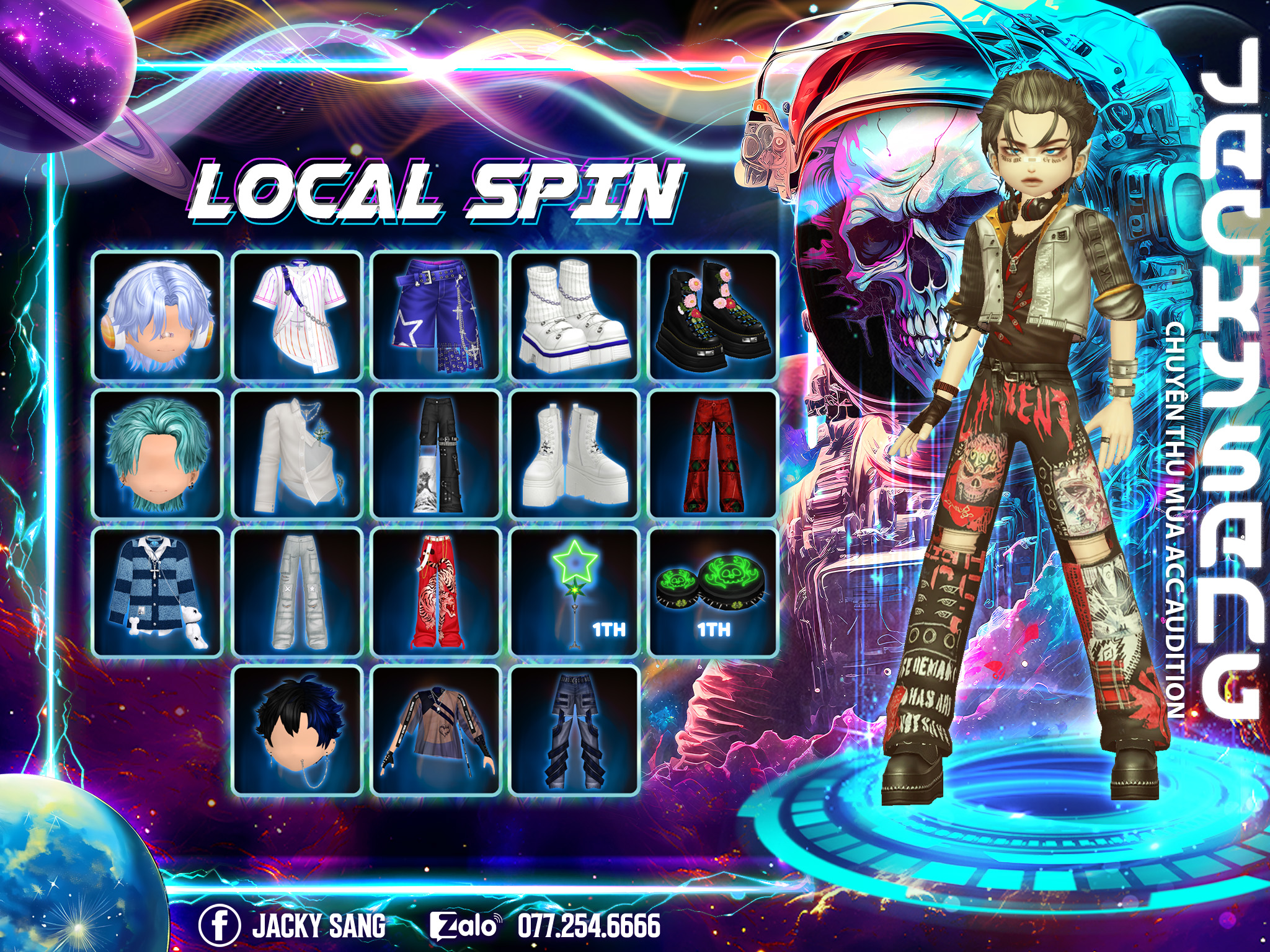Choose the grey strapped baggy jeans
The image size is (1270, 952).
click(x=575, y=730)
